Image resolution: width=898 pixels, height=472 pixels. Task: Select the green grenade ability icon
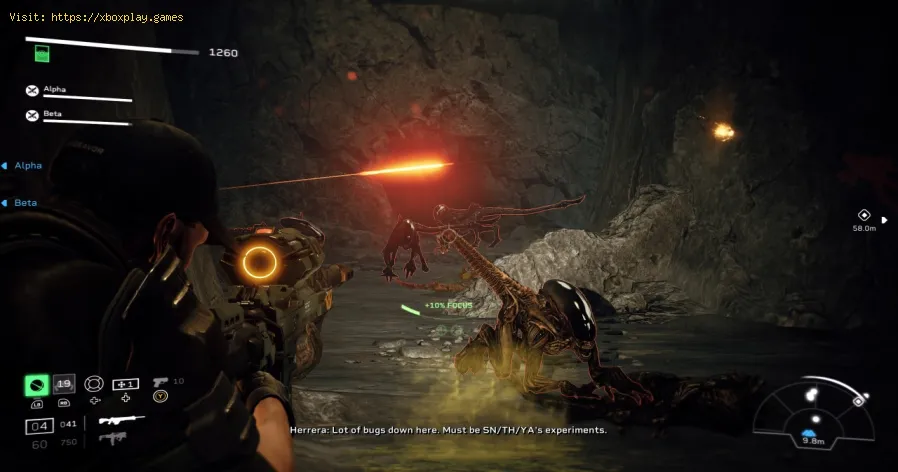(x=37, y=384)
